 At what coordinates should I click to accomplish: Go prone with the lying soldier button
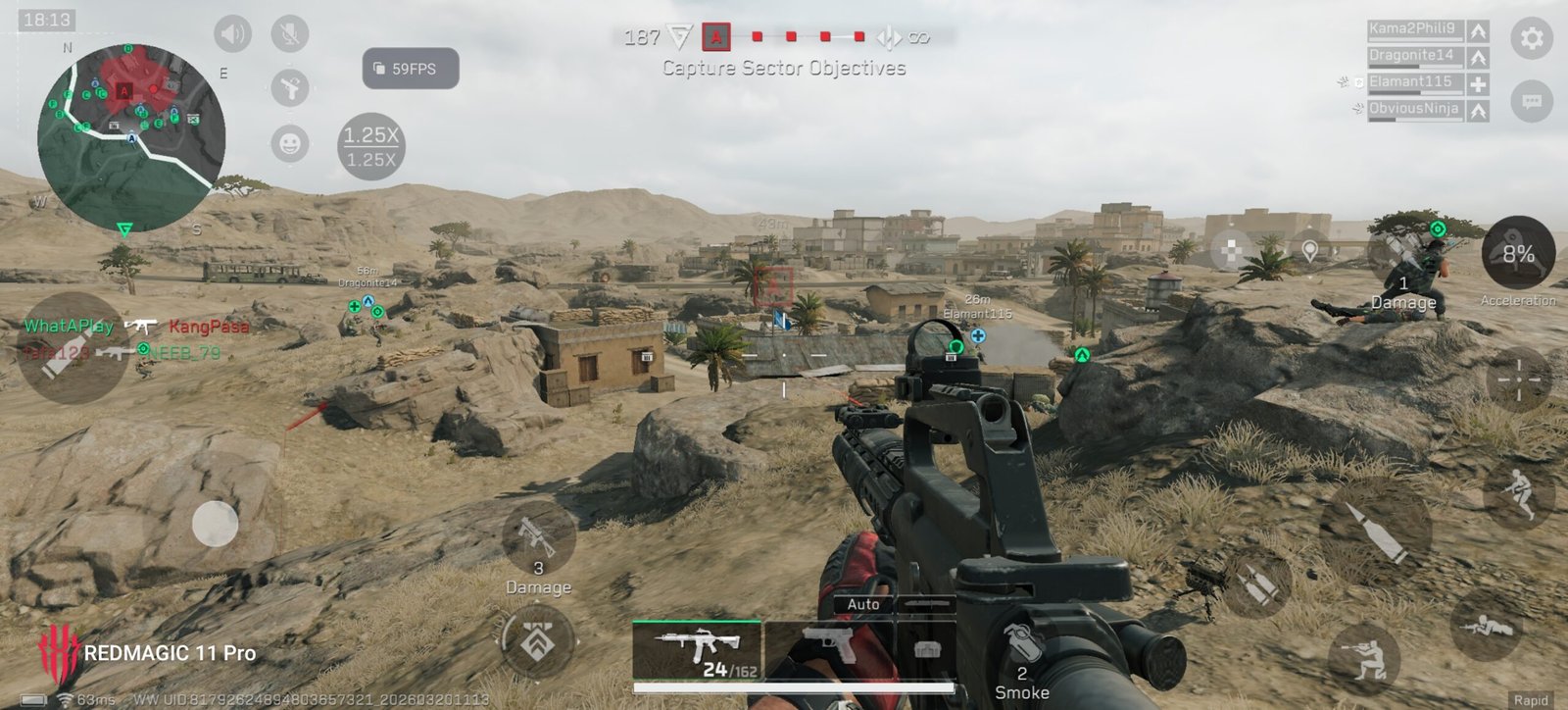pos(1485,625)
